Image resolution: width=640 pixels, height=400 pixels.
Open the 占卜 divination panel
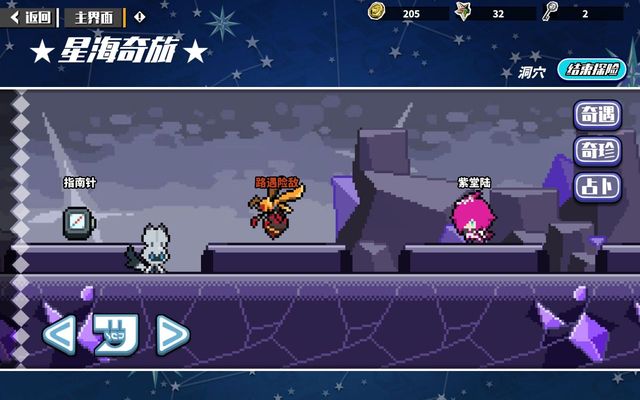596,187
